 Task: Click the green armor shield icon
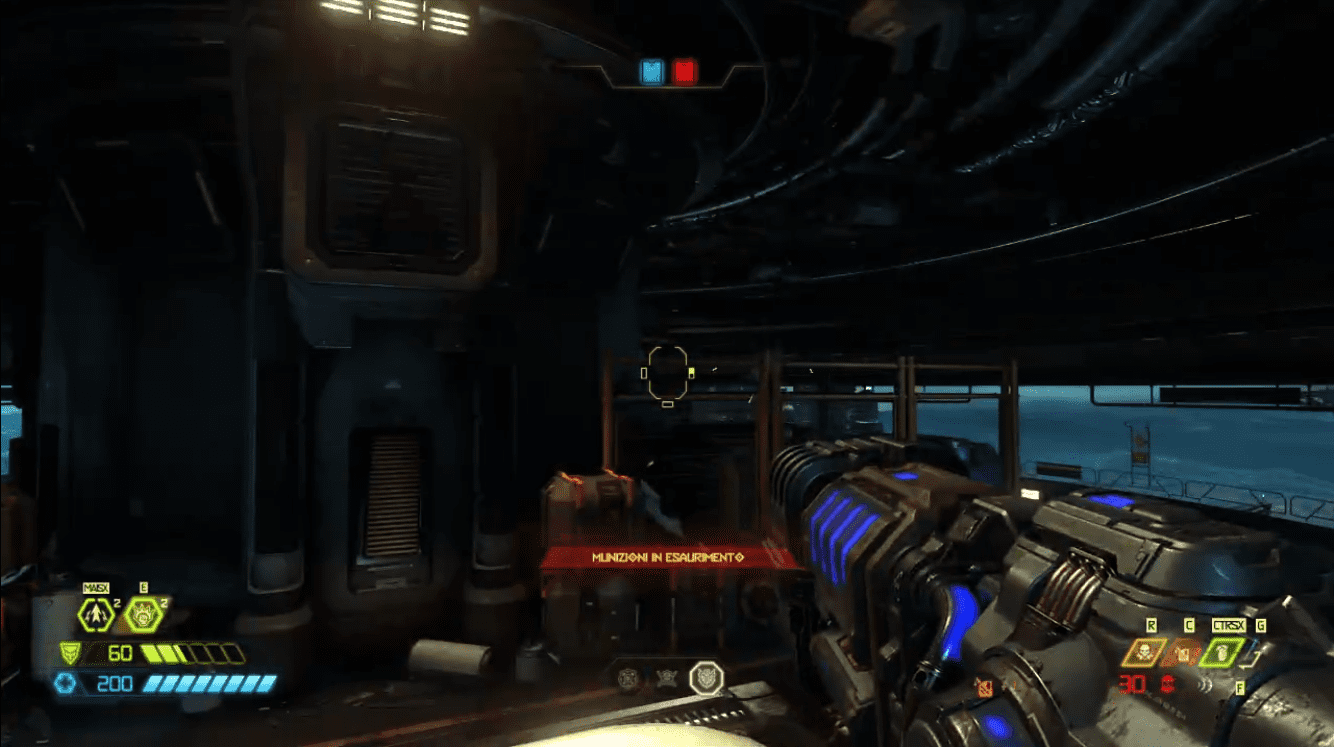(70, 653)
